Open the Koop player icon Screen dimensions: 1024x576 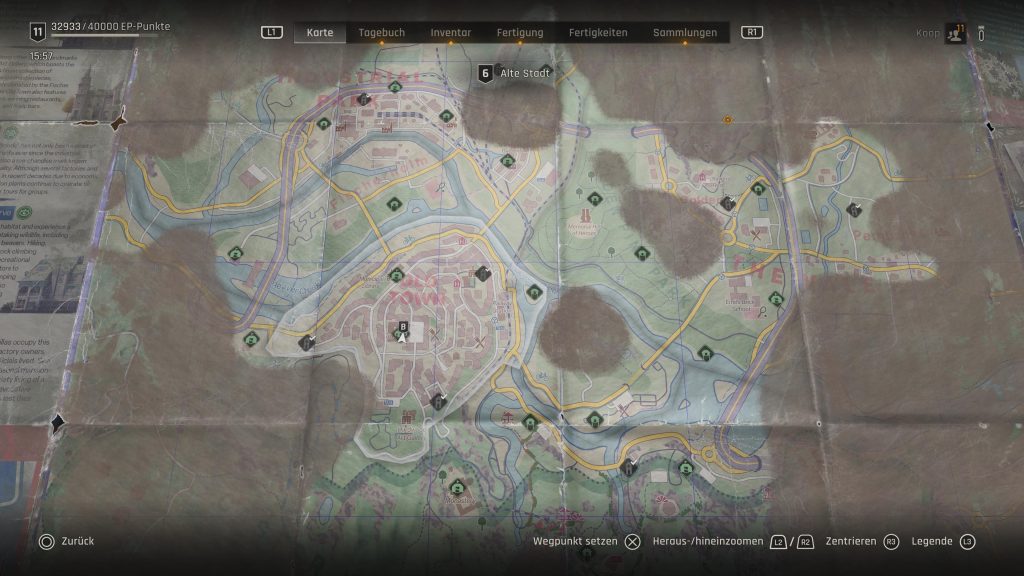pyautogui.click(x=955, y=33)
